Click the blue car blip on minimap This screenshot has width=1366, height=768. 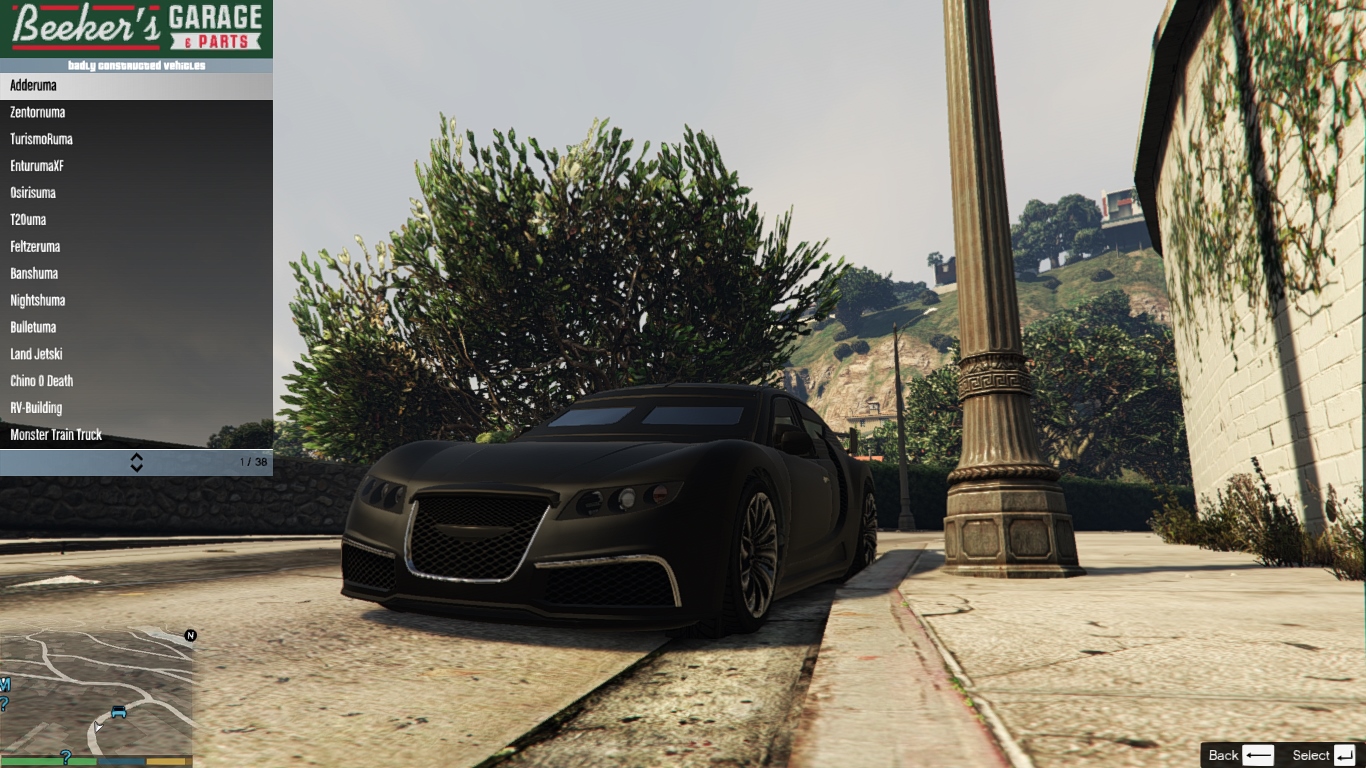pyautogui.click(x=119, y=712)
